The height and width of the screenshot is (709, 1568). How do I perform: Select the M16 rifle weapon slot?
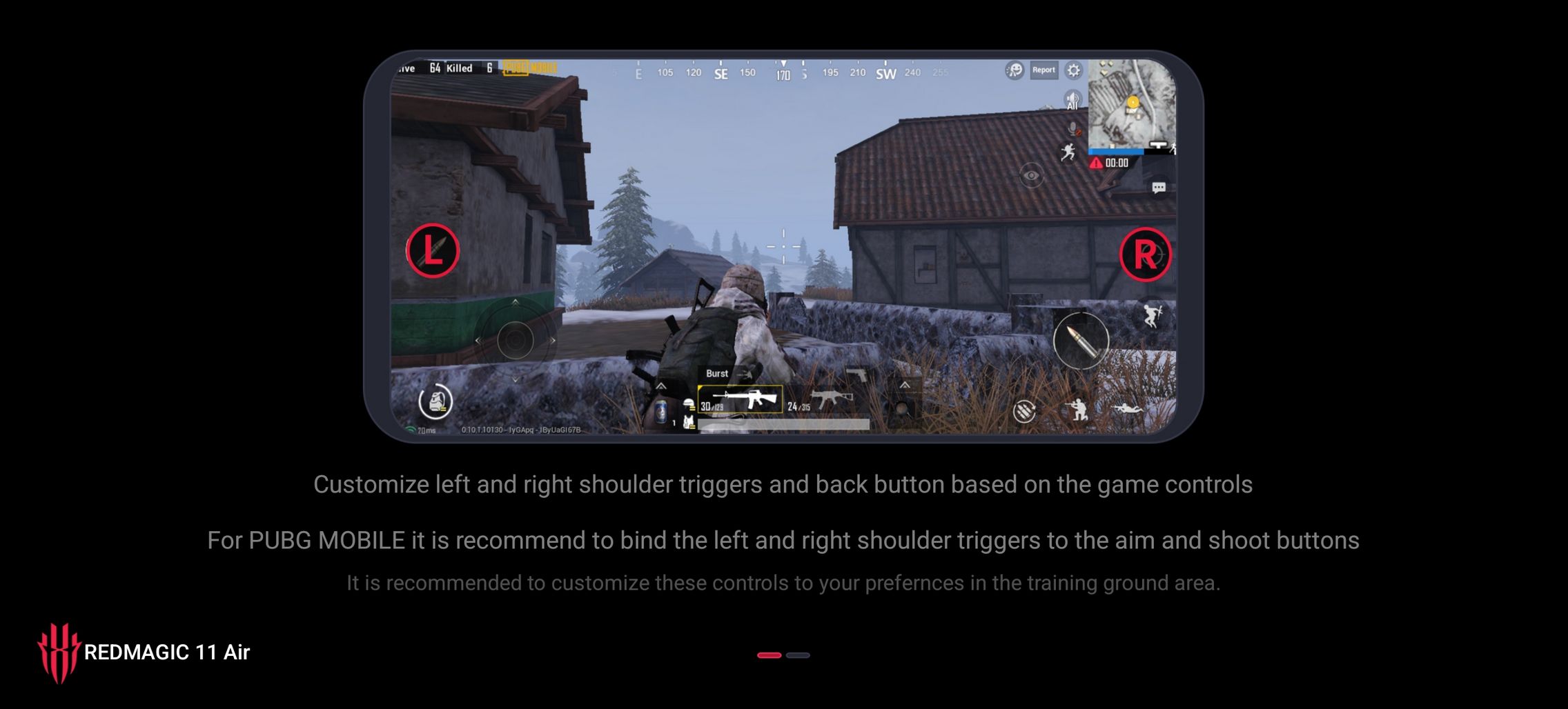click(740, 399)
